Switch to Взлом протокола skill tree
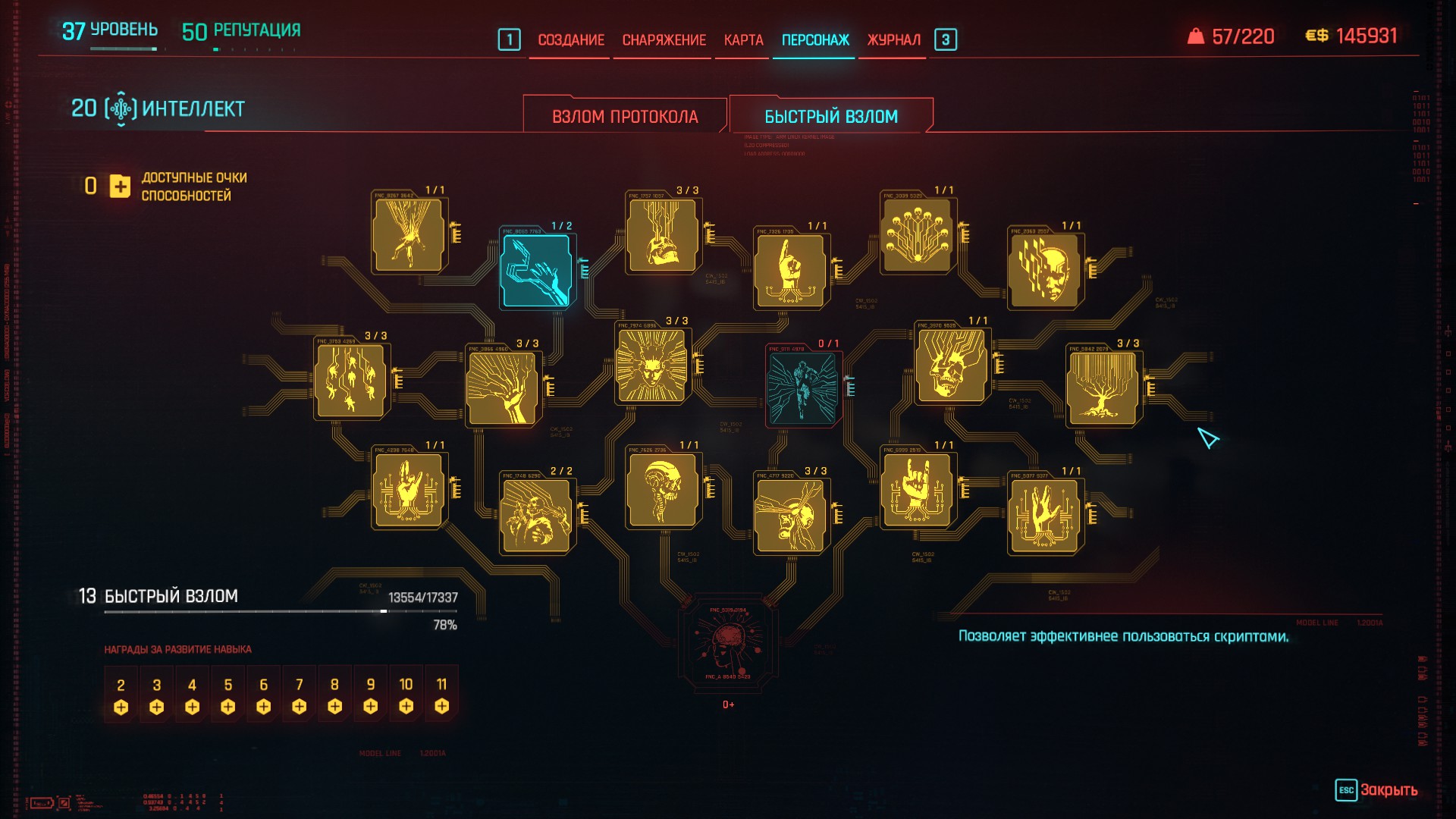The height and width of the screenshot is (819, 1456). [x=625, y=117]
